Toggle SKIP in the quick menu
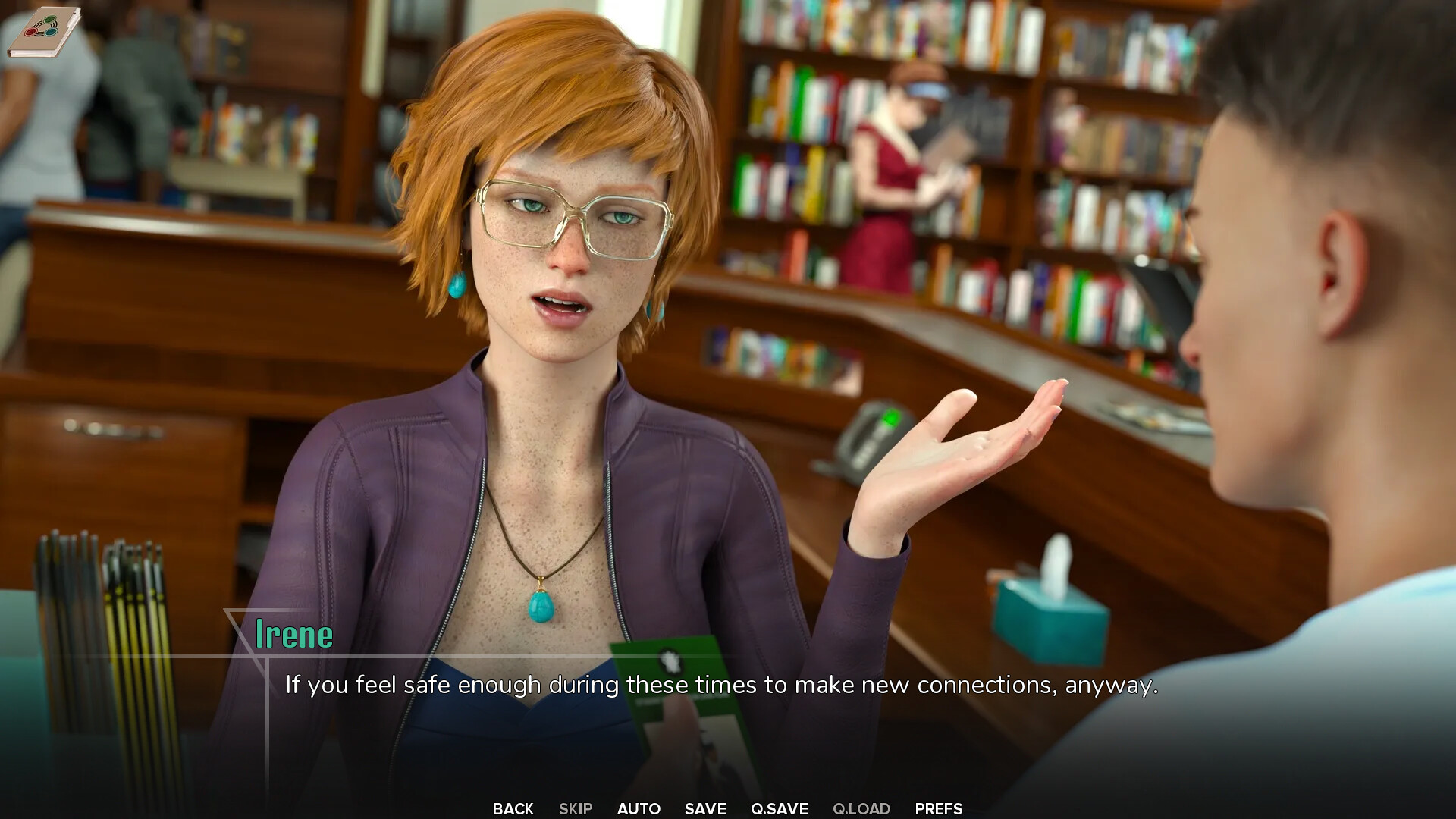The image size is (1456, 819). point(575,808)
